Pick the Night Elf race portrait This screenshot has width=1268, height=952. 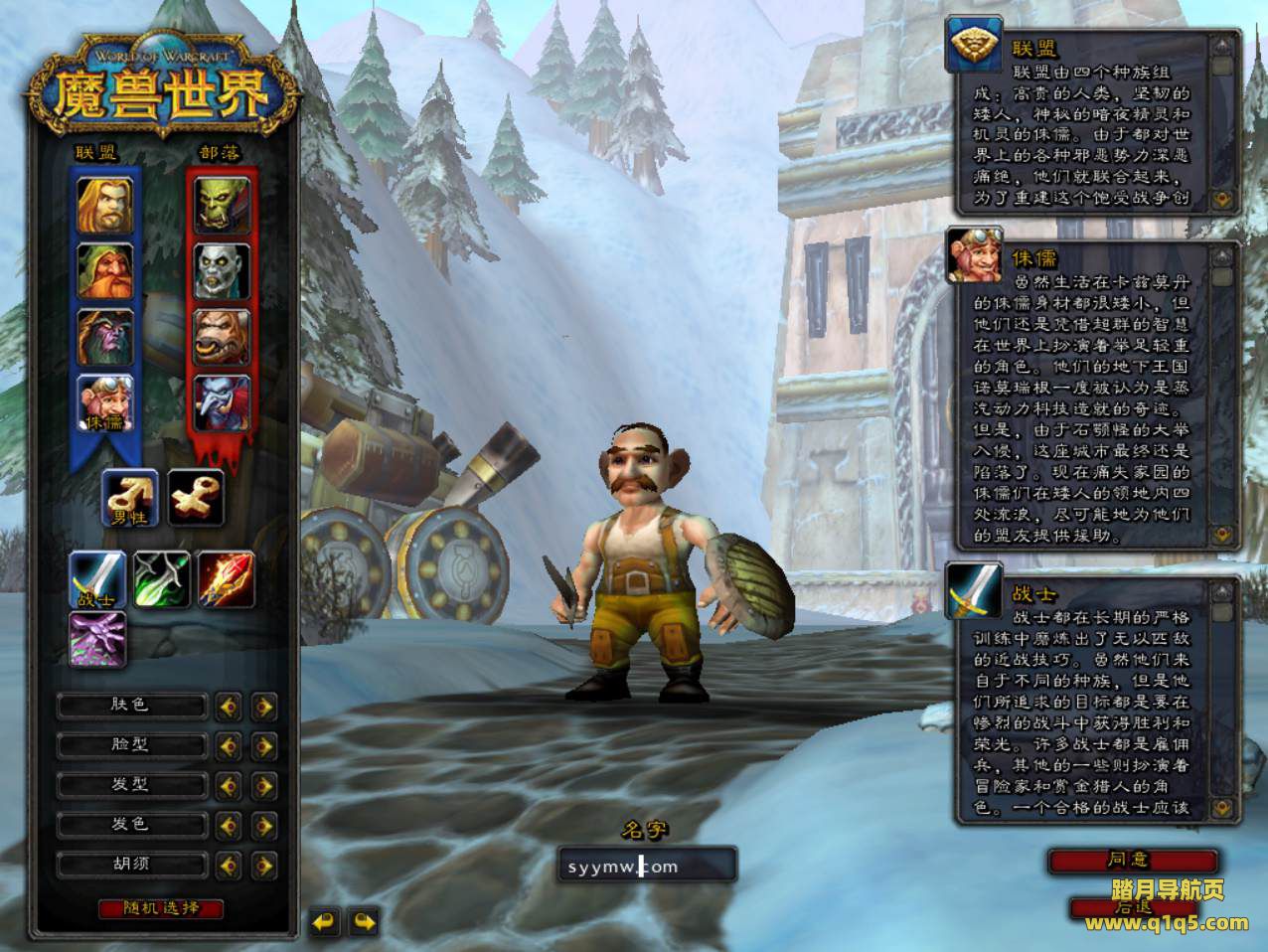click(x=105, y=337)
